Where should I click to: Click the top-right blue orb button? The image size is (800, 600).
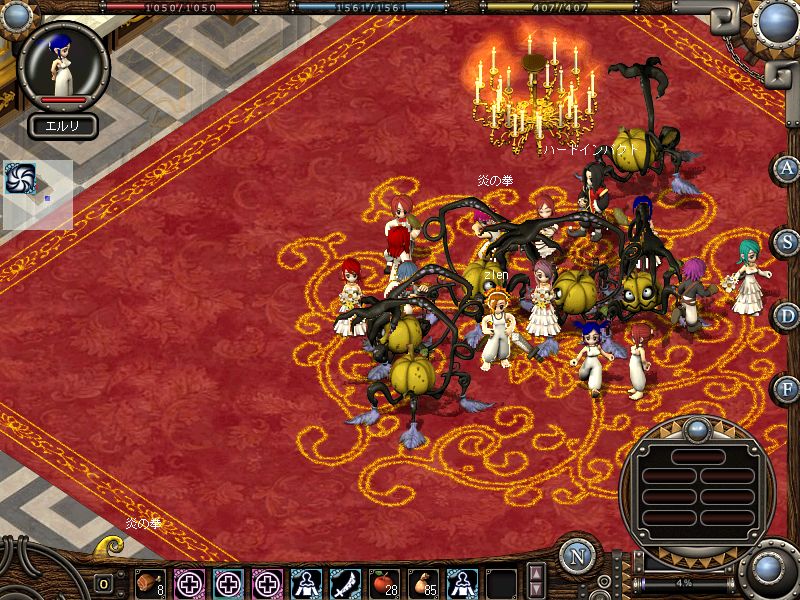[778, 20]
